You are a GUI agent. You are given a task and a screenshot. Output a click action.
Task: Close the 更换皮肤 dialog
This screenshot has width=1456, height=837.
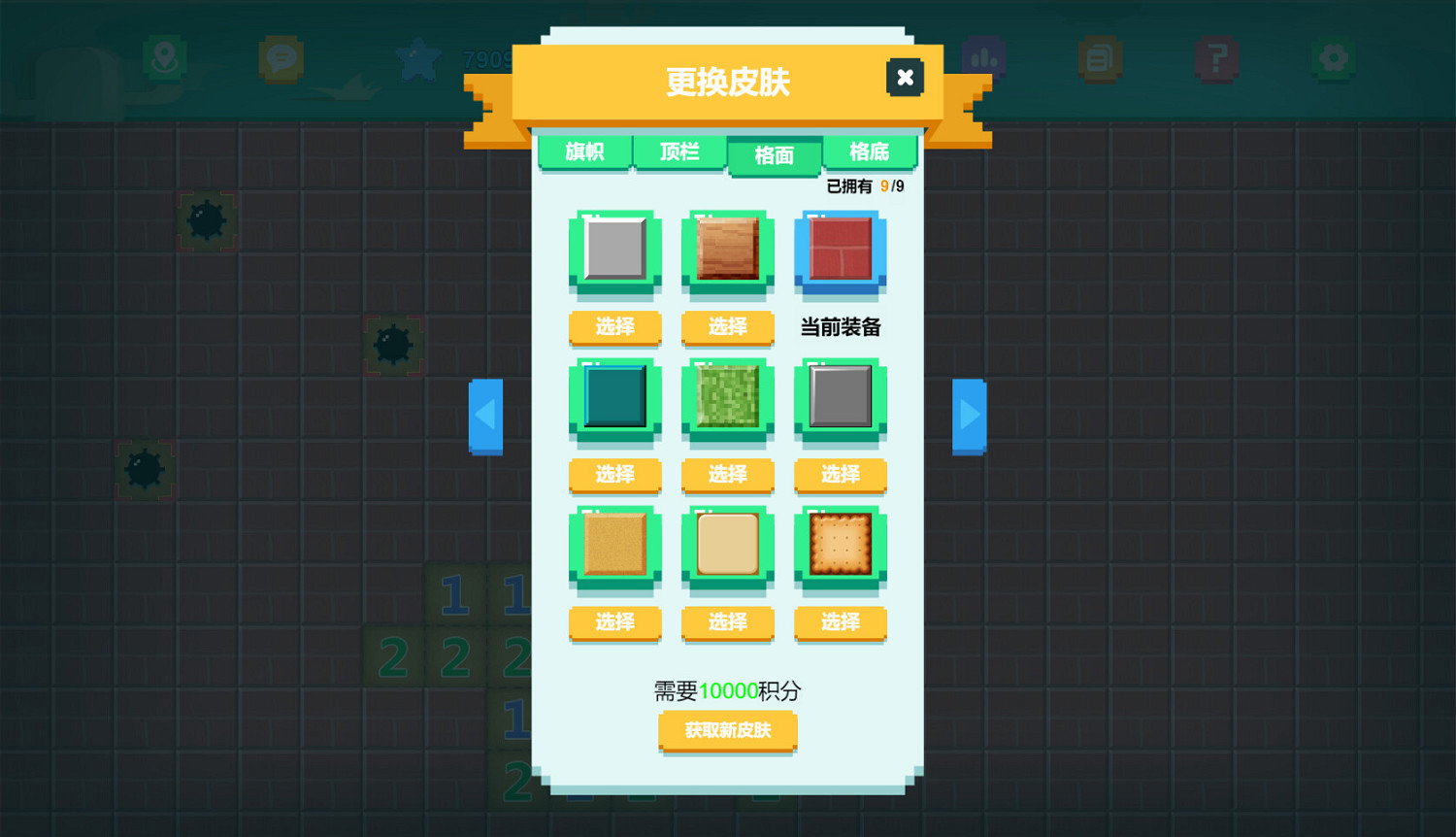pyautogui.click(x=905, y=78)
